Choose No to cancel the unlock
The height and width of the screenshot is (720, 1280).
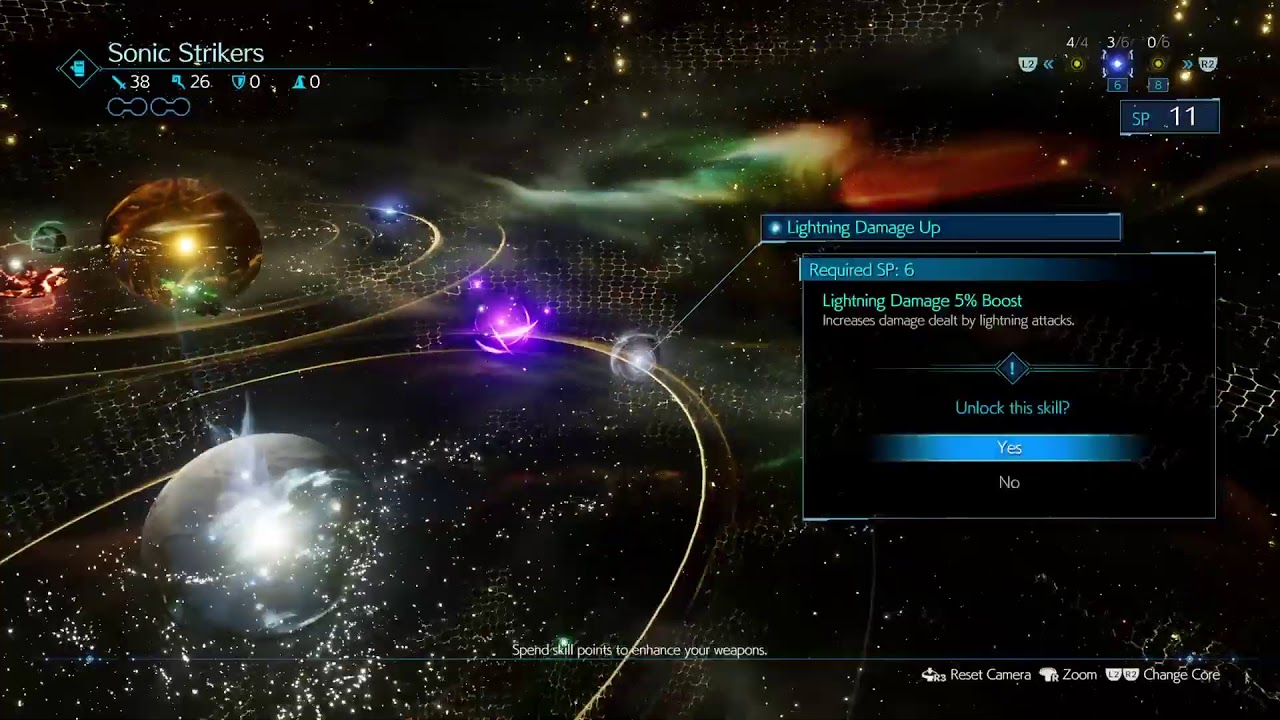click(x=1009, y=483)
